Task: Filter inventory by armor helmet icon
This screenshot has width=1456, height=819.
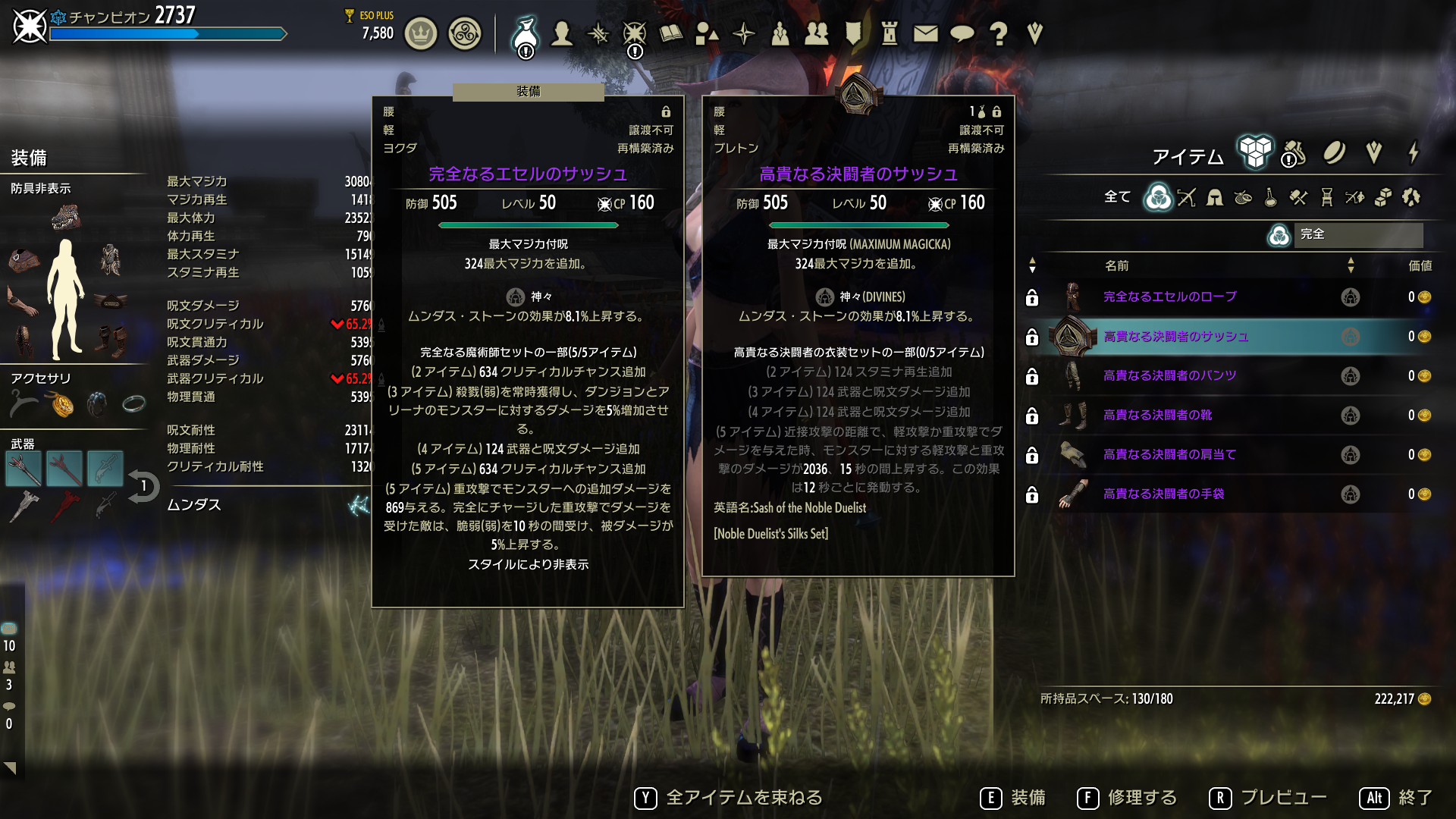Action: (x=1215, y=198)
